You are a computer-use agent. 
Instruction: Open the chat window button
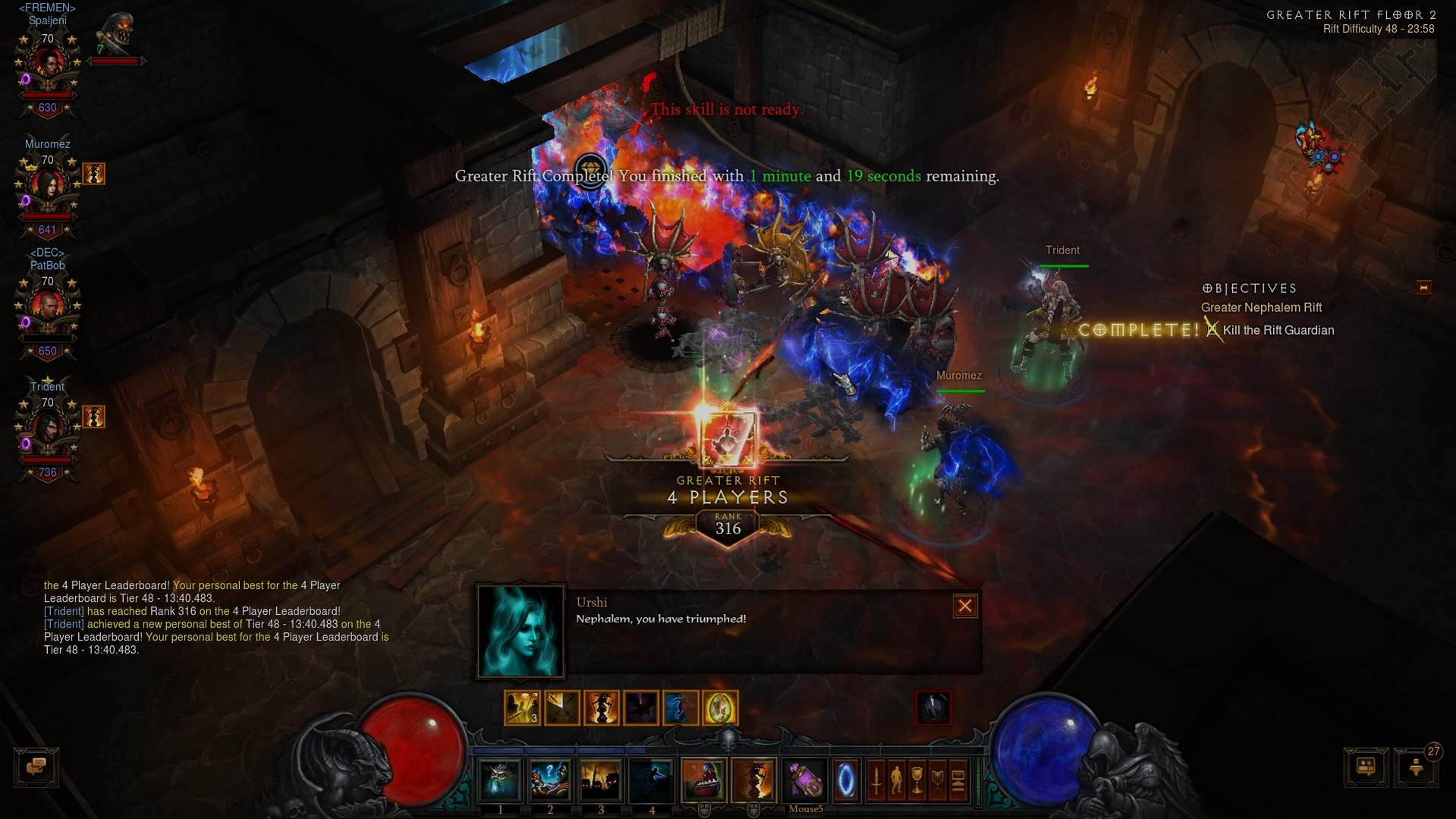(x=36, y=767)
